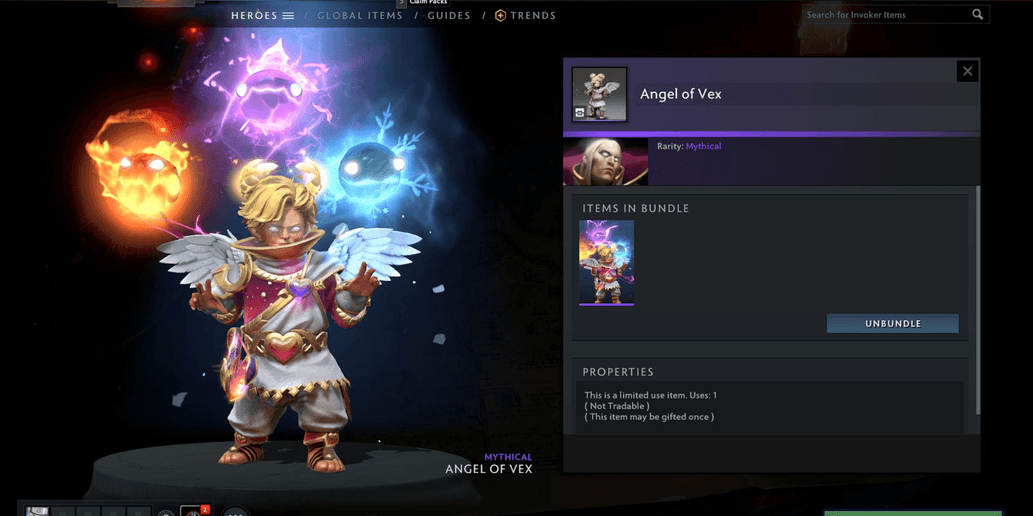
Task: Unbundle the Angel of Vex bundle
Action: 892,324
